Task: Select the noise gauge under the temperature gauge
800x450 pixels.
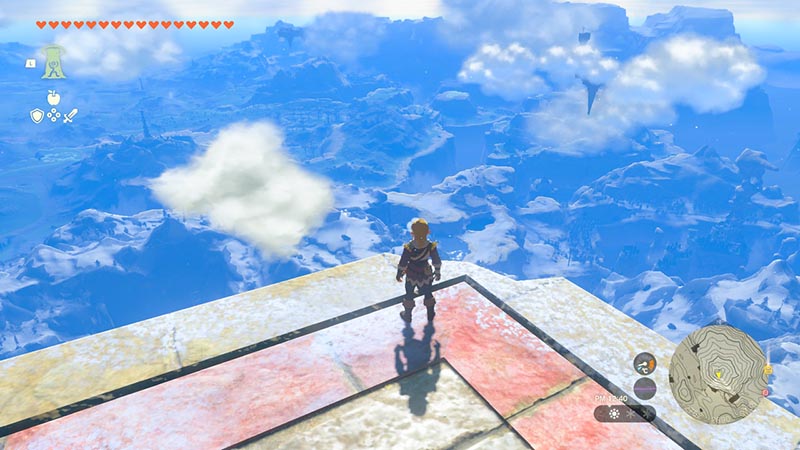Action: 645,388
